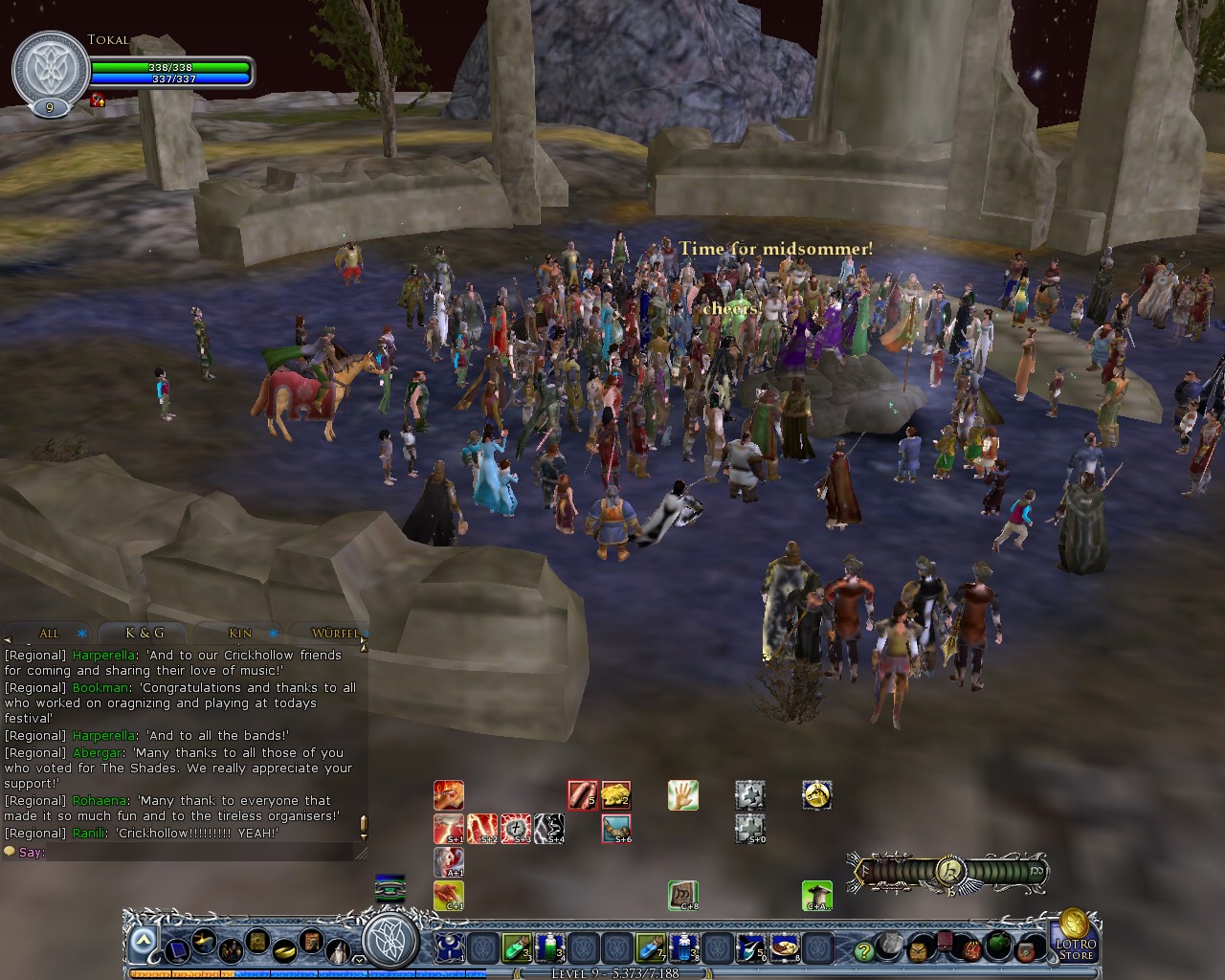Activate the S+6 horn skill icon
1225x980 pixels.
pyautogui.click(x=617, y=828)
